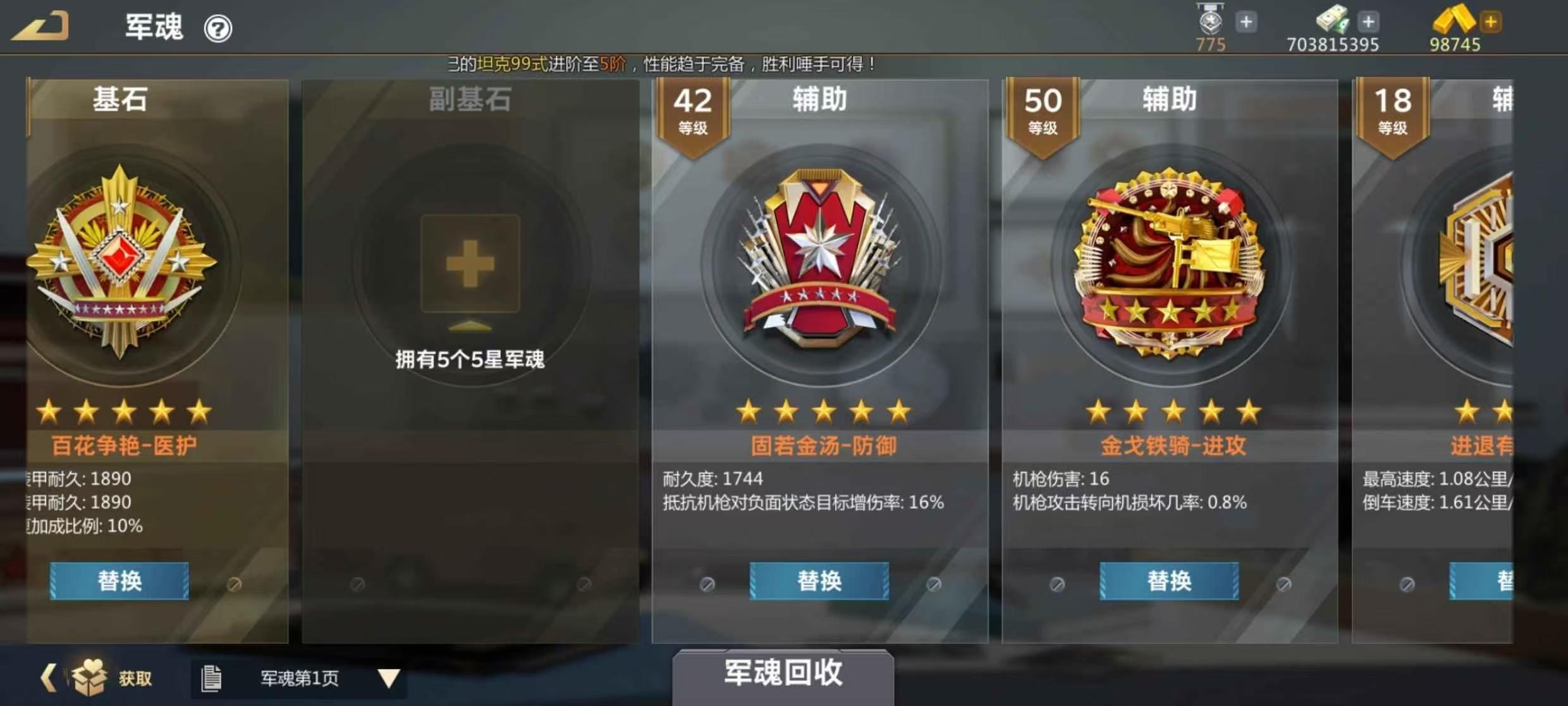This screenshot has height=706, width=1568.
Task: Click the plus beside the cash amount
Action: tap(1368, 21)
